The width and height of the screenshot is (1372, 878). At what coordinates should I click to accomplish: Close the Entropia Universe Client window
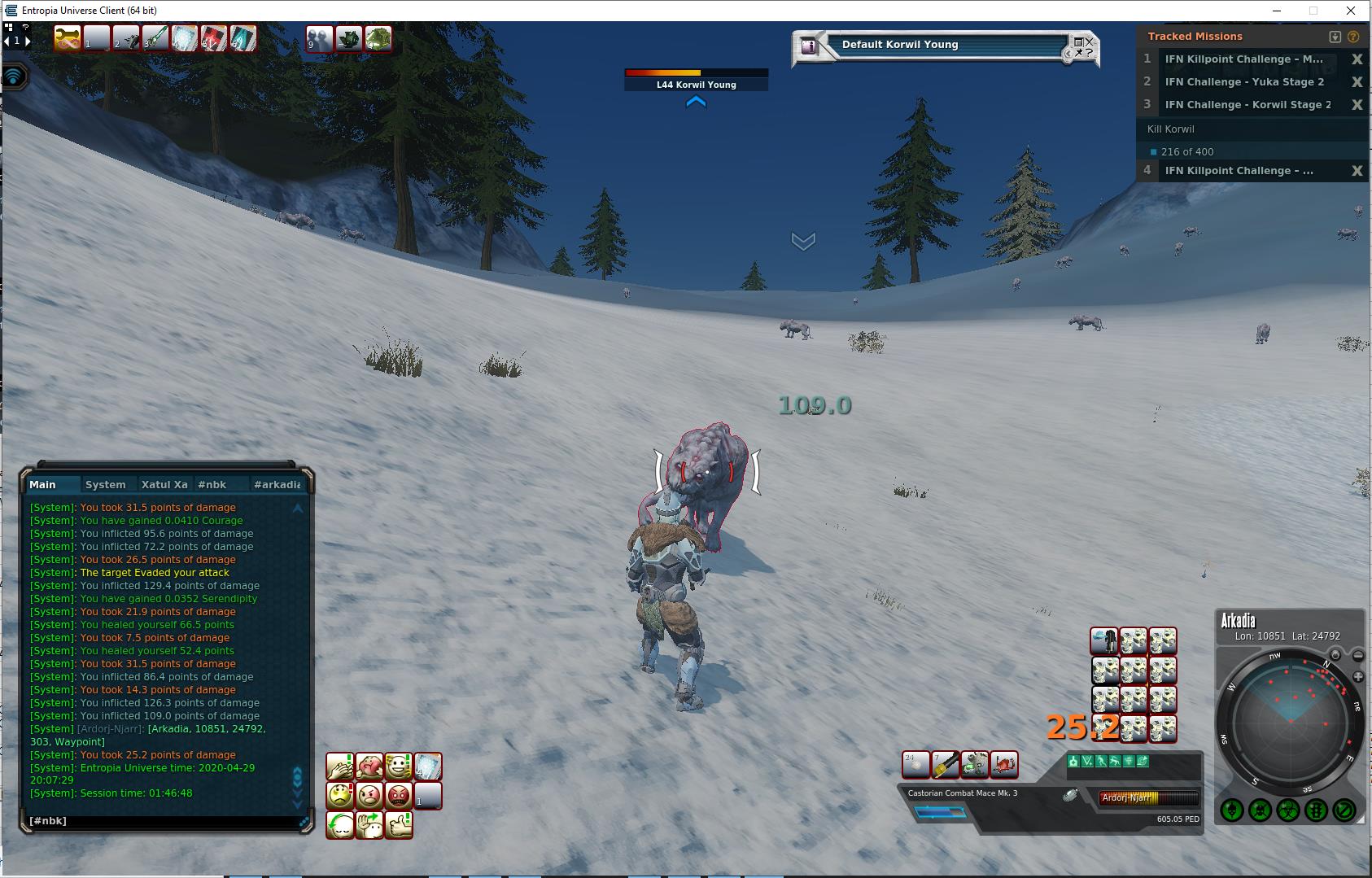pos(1351,11)
